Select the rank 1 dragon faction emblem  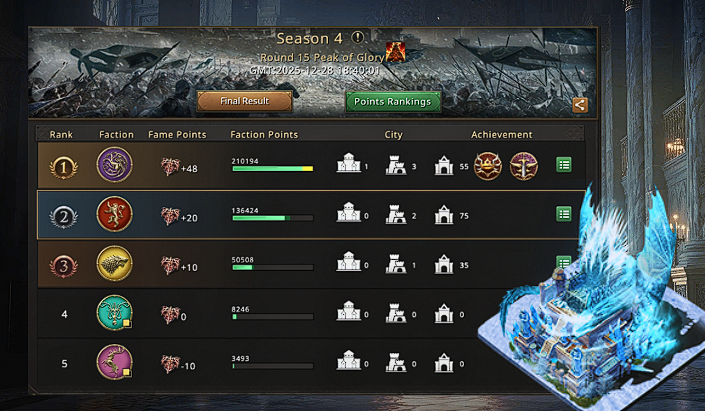(114, 166)
